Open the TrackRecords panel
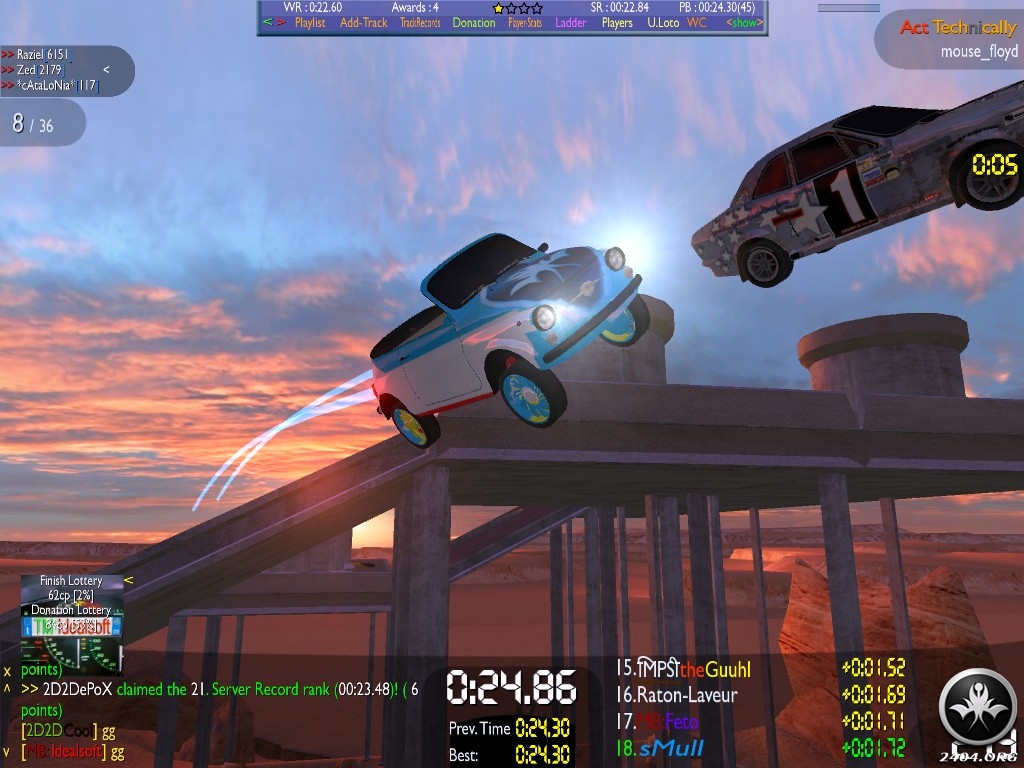This screenshot has height=768, width=1024. point(420,23)
